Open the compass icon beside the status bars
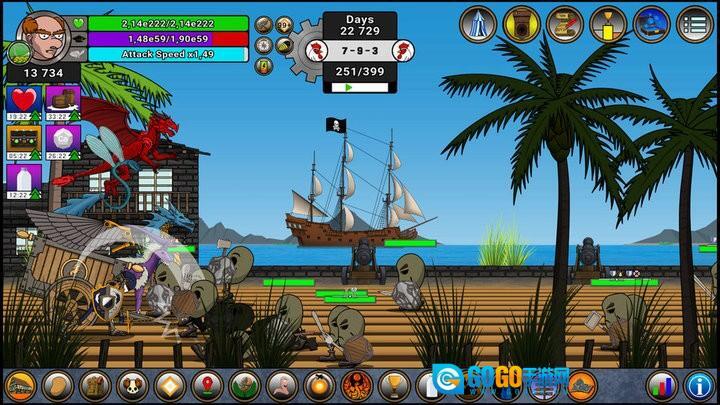The image size is (720, 405). [x=263, y=45]
